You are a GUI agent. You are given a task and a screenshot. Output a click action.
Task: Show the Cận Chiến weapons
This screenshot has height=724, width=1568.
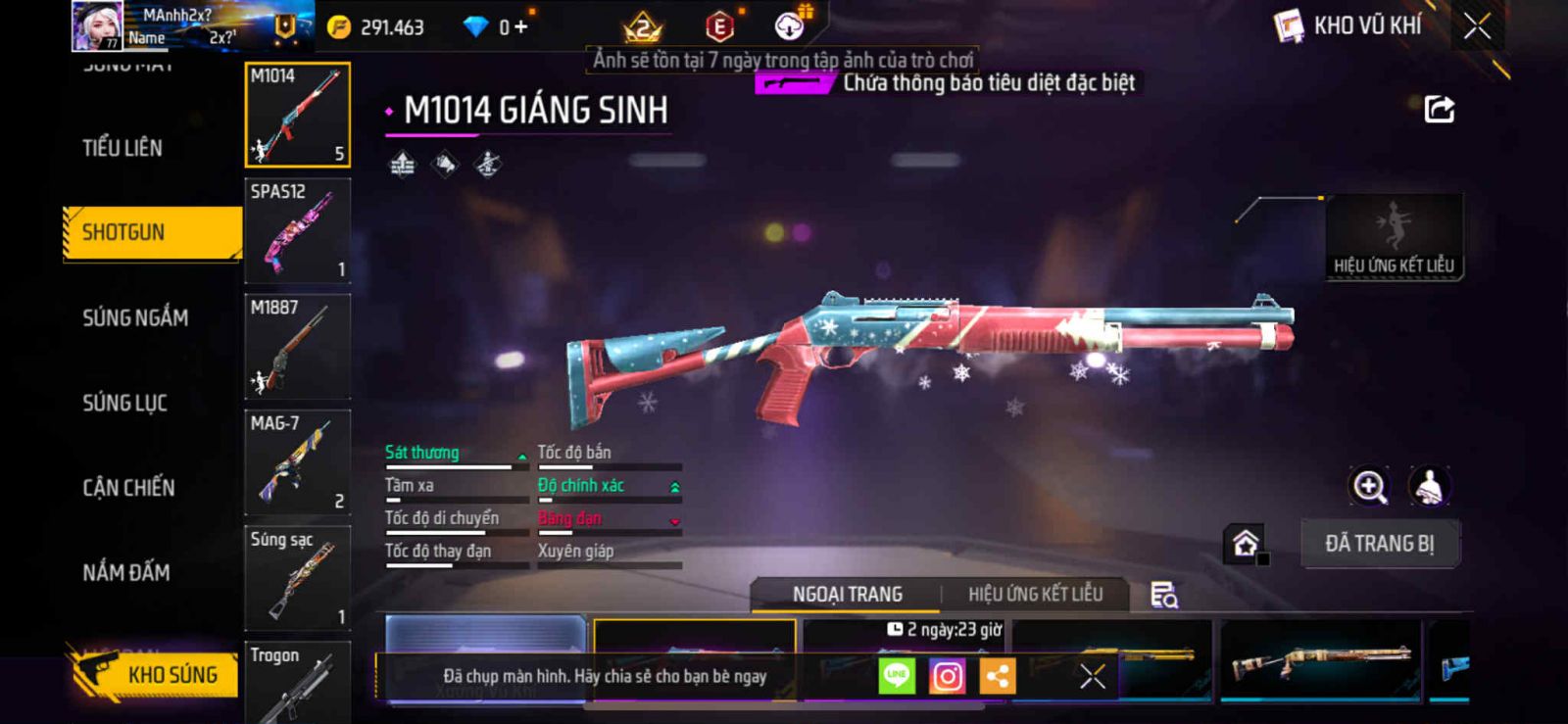128,488
